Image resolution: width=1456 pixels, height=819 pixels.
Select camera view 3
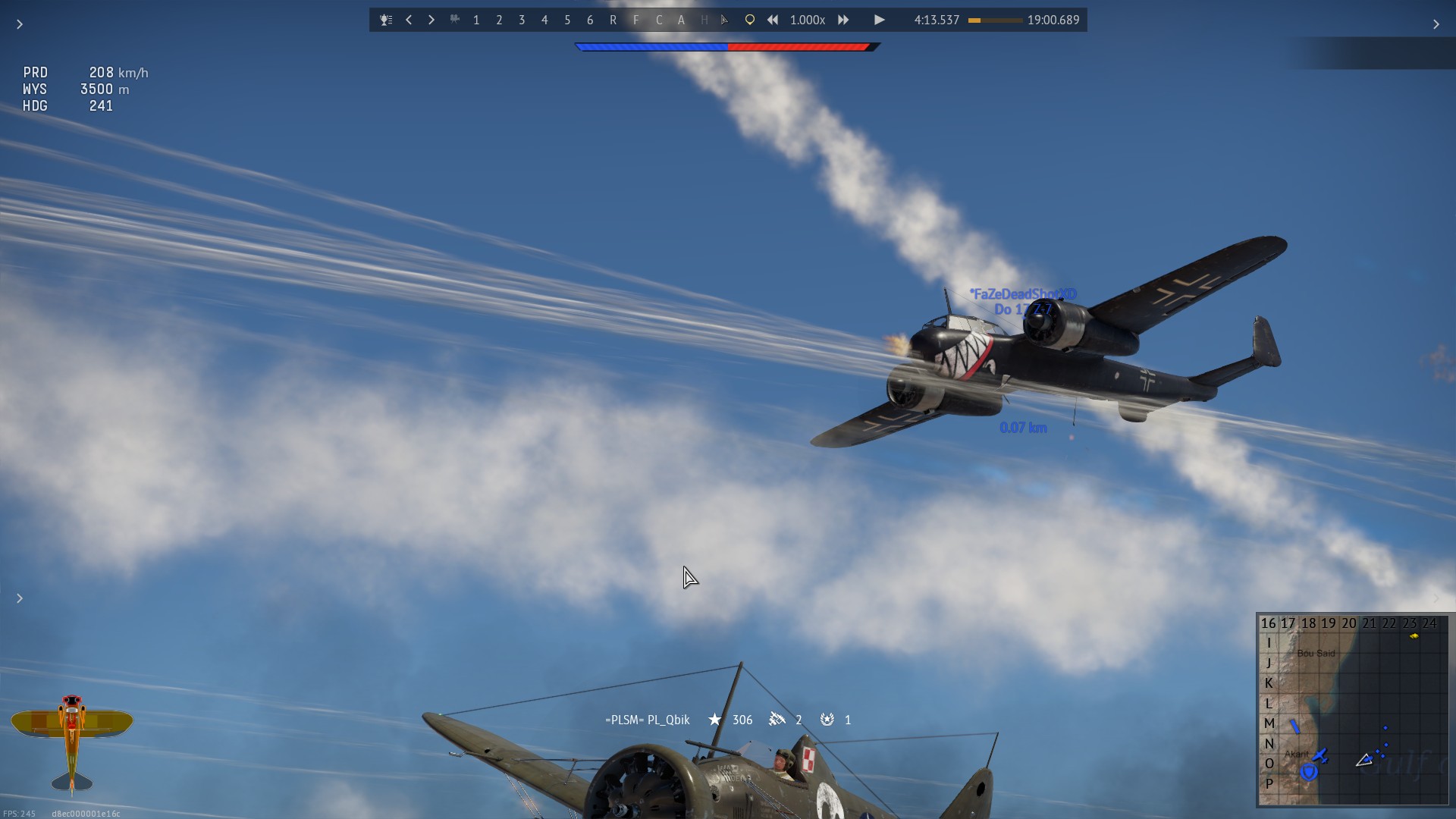[x=522, y=20]
